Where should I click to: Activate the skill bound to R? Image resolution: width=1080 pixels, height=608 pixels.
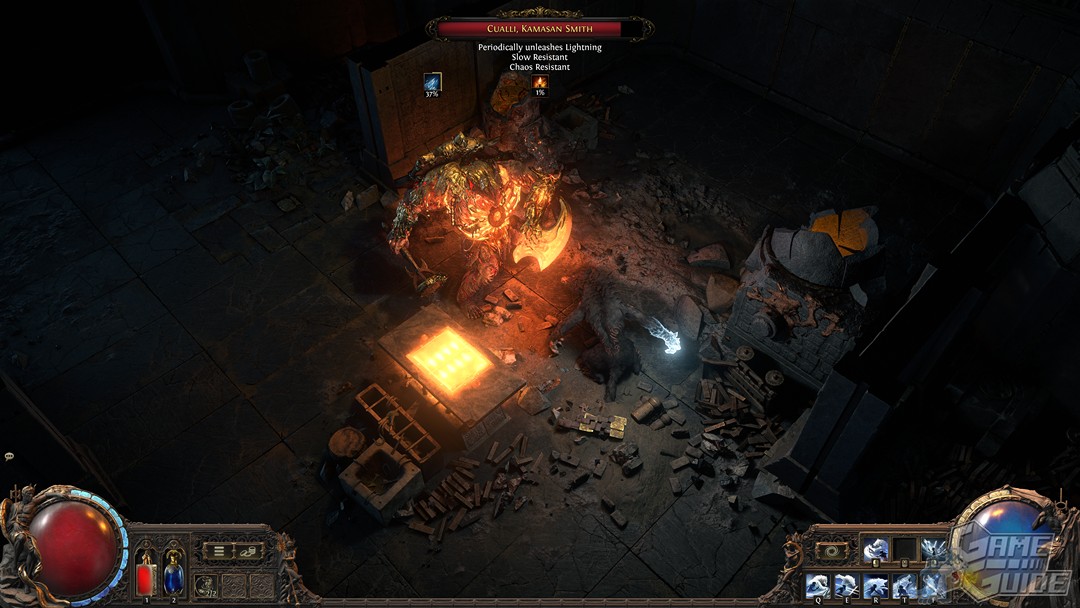(x=876, y=586)
